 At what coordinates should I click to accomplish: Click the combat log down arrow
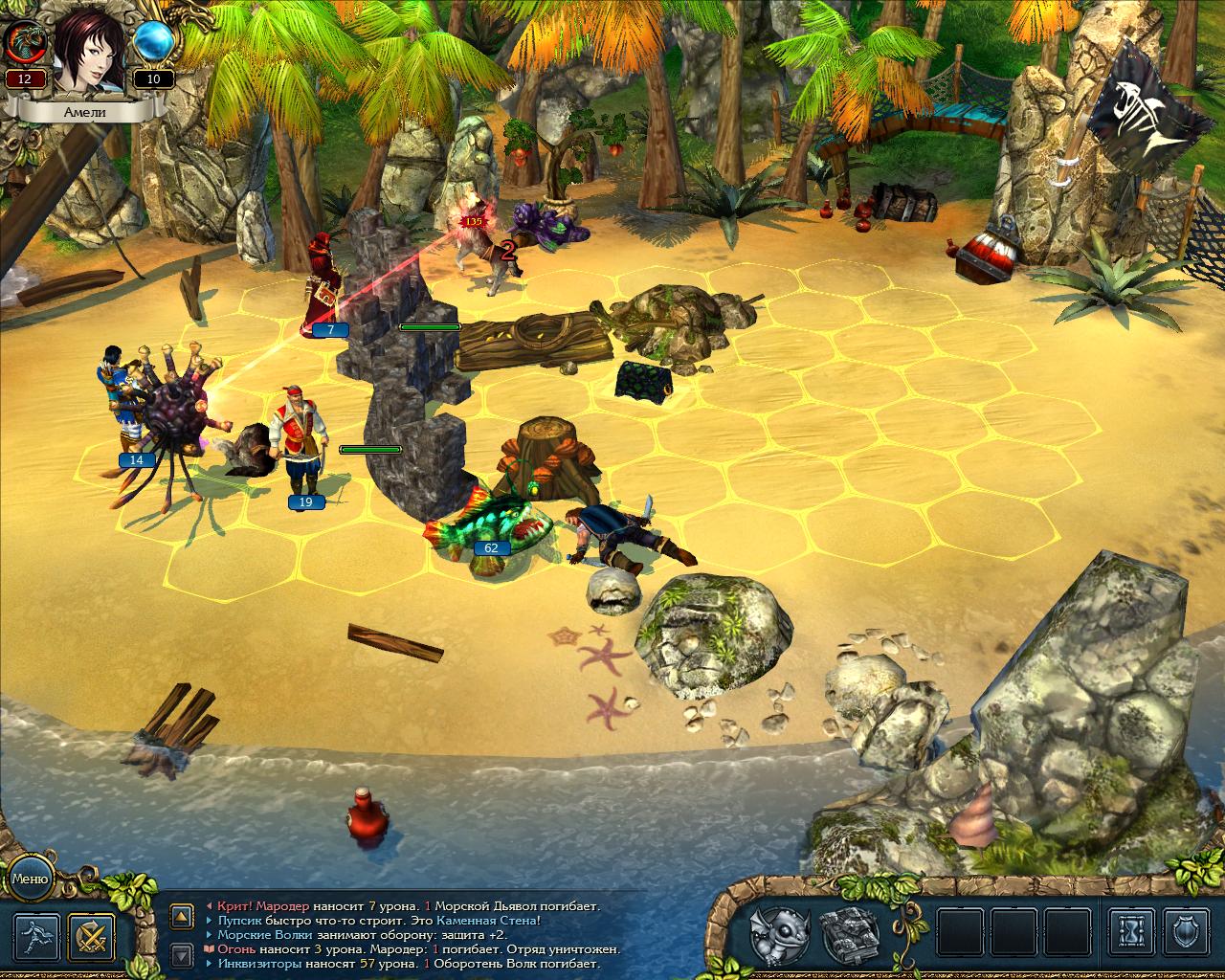[182, 952]
